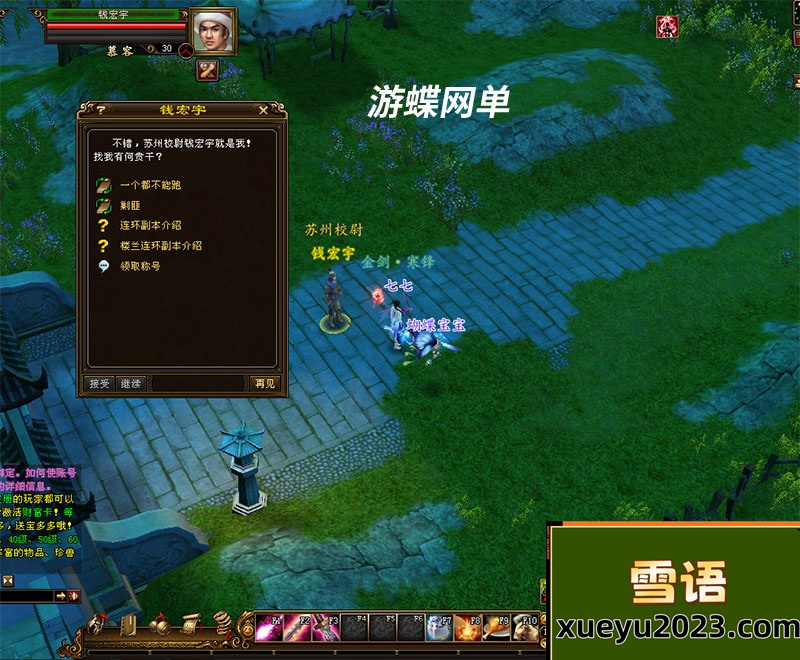This screenshot has width=800, height=660.
Task: Activate the F8 fiery burst skill
Action: (466, 629)
